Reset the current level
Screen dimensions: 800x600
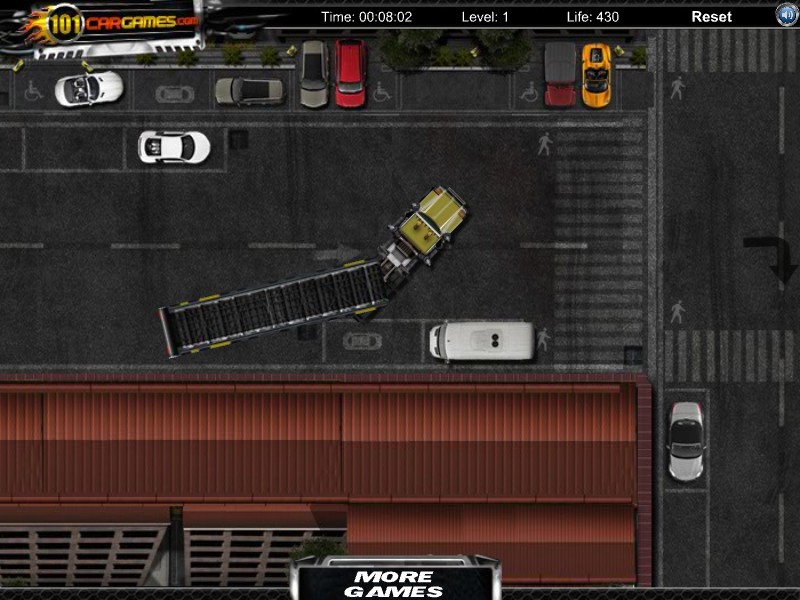click(711, 17)
